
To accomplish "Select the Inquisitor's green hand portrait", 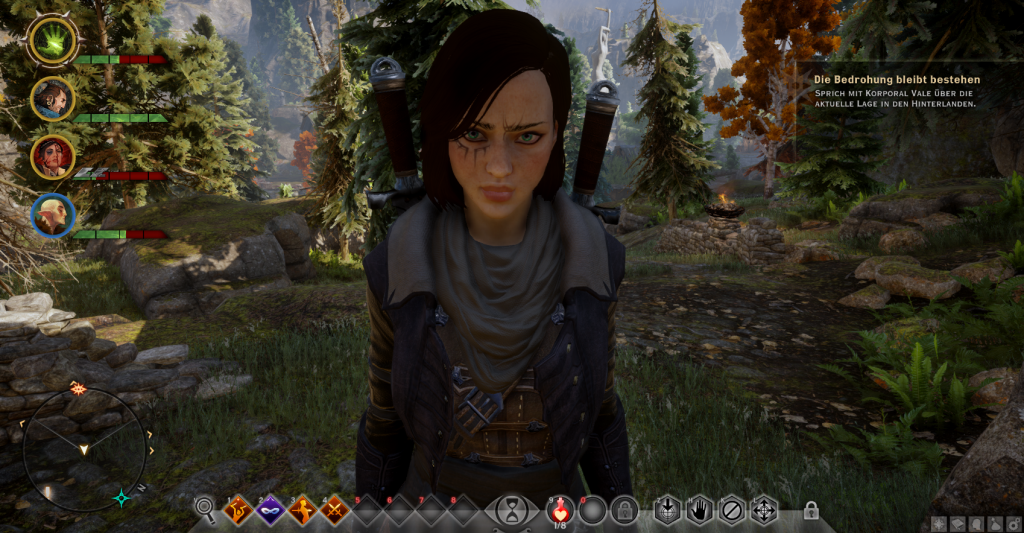I will point(53,40).
